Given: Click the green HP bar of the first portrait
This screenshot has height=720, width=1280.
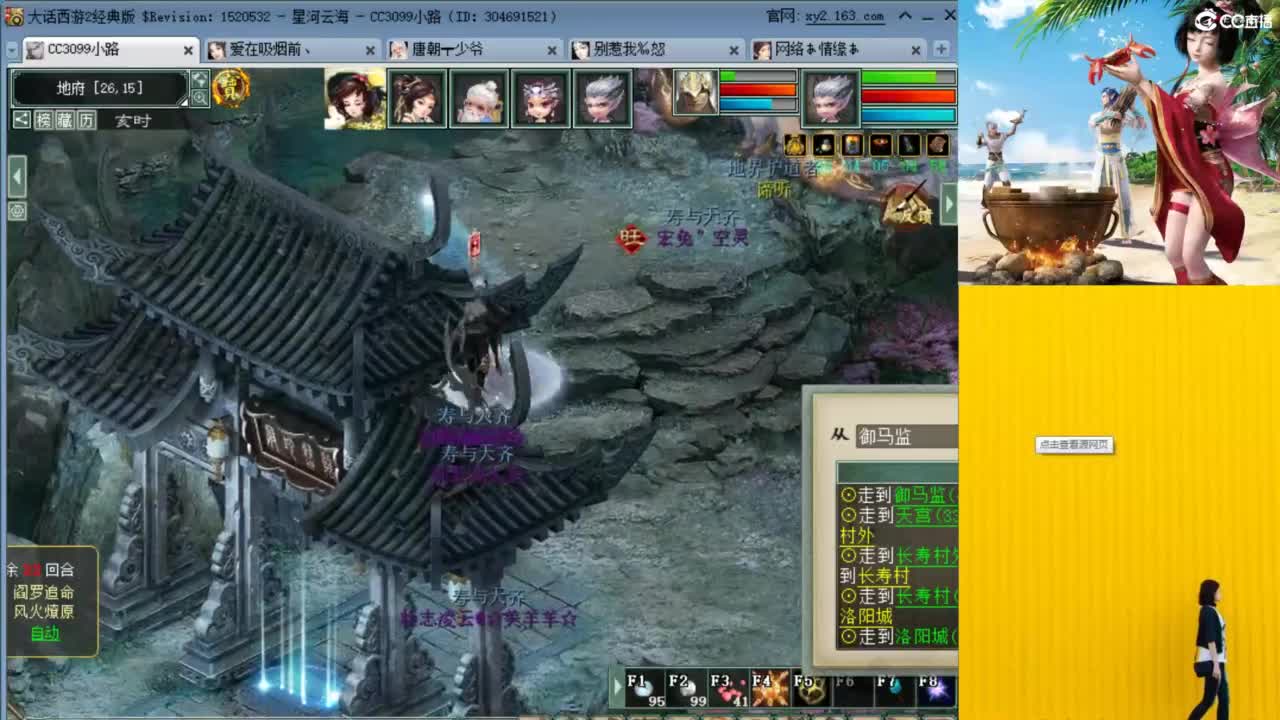Looking at the screenshot, I should pos(760,74).
